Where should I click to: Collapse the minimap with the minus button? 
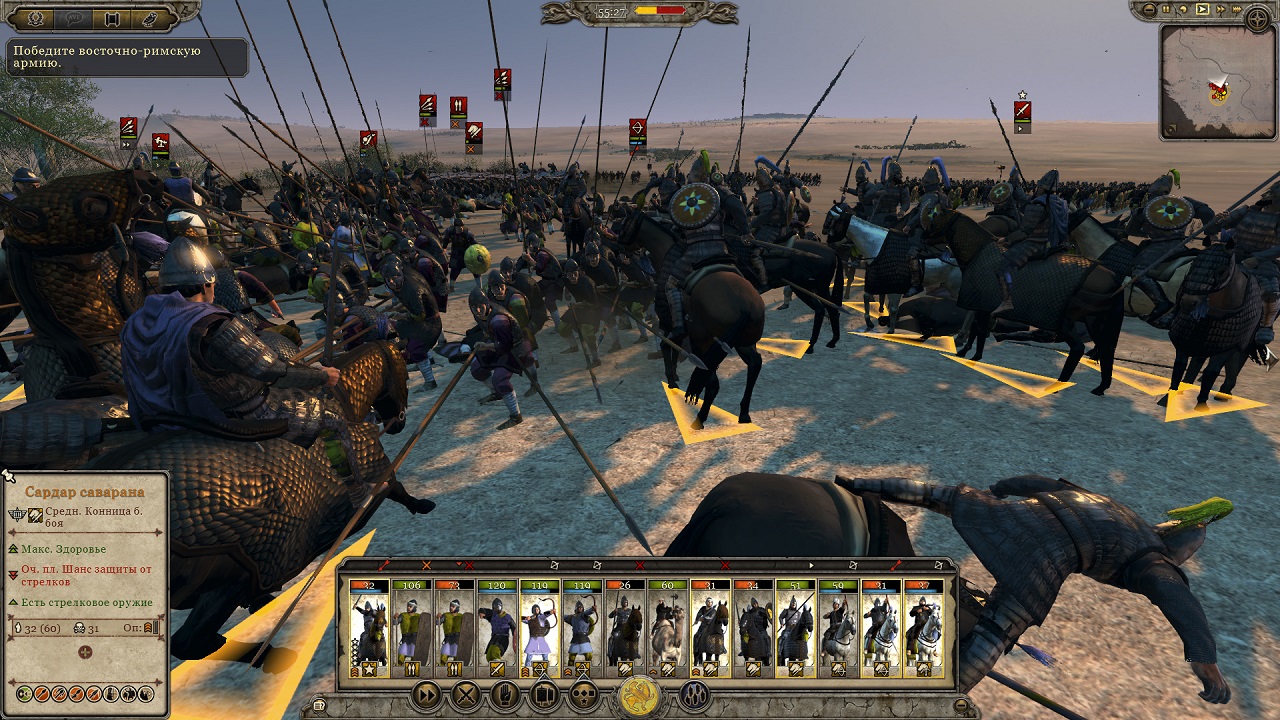tap(1148, 10)
